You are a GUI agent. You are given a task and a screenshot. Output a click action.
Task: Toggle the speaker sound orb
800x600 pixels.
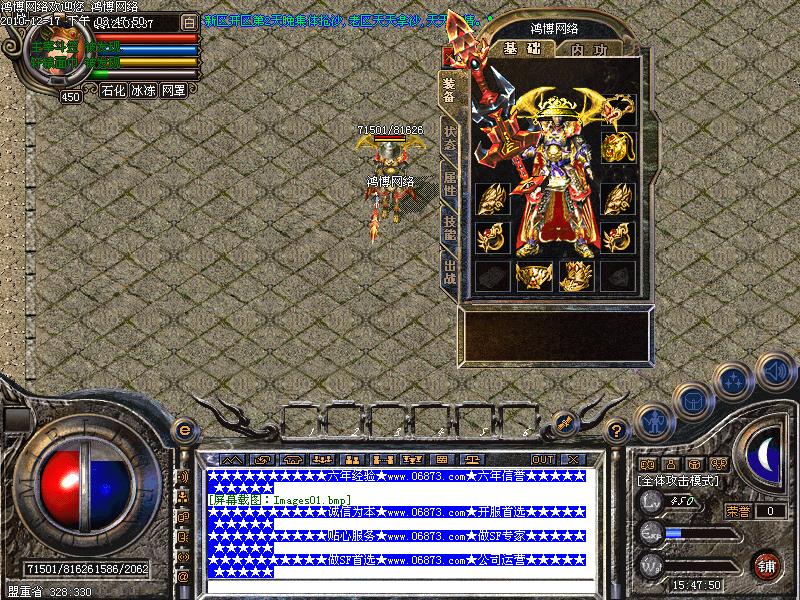[x=773, y=373]
